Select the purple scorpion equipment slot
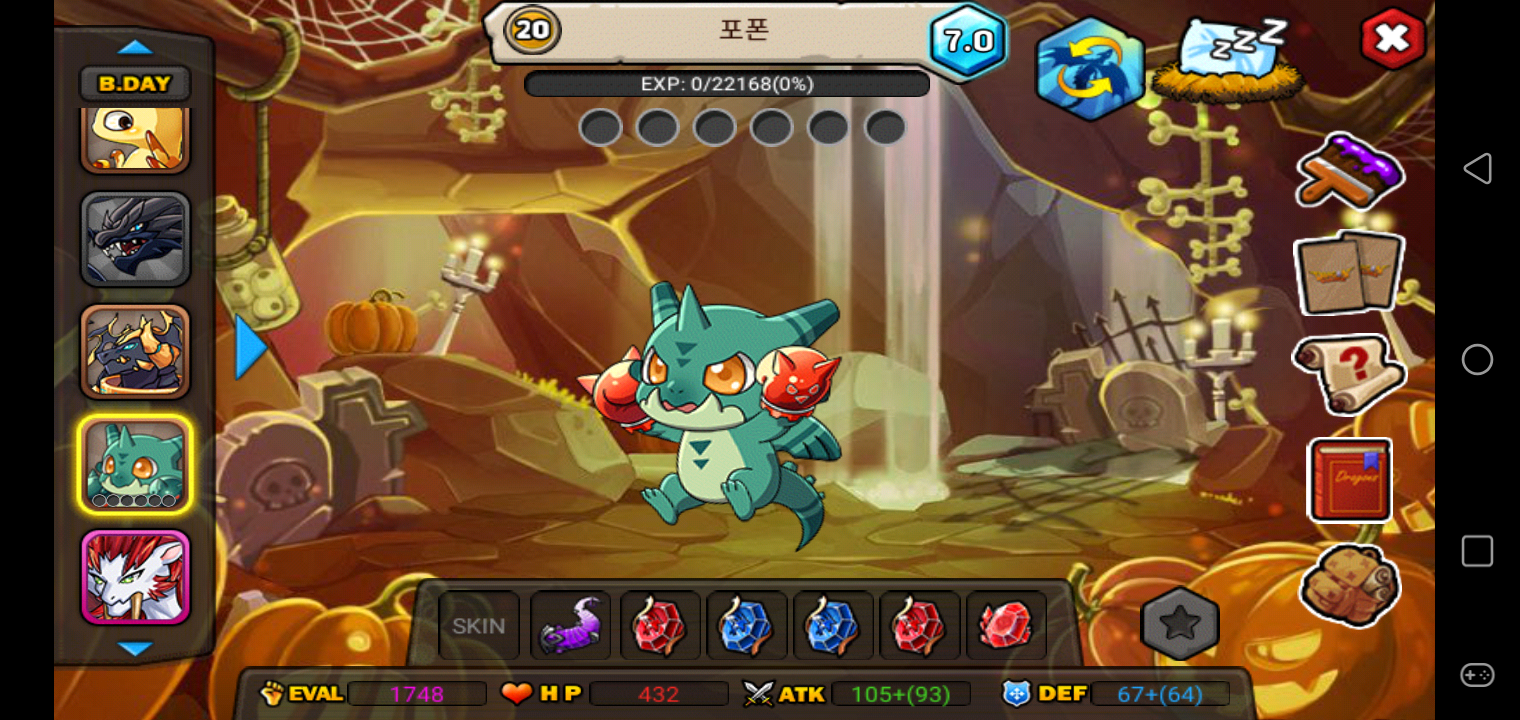1520x720 pixels. tap(570, 626)
